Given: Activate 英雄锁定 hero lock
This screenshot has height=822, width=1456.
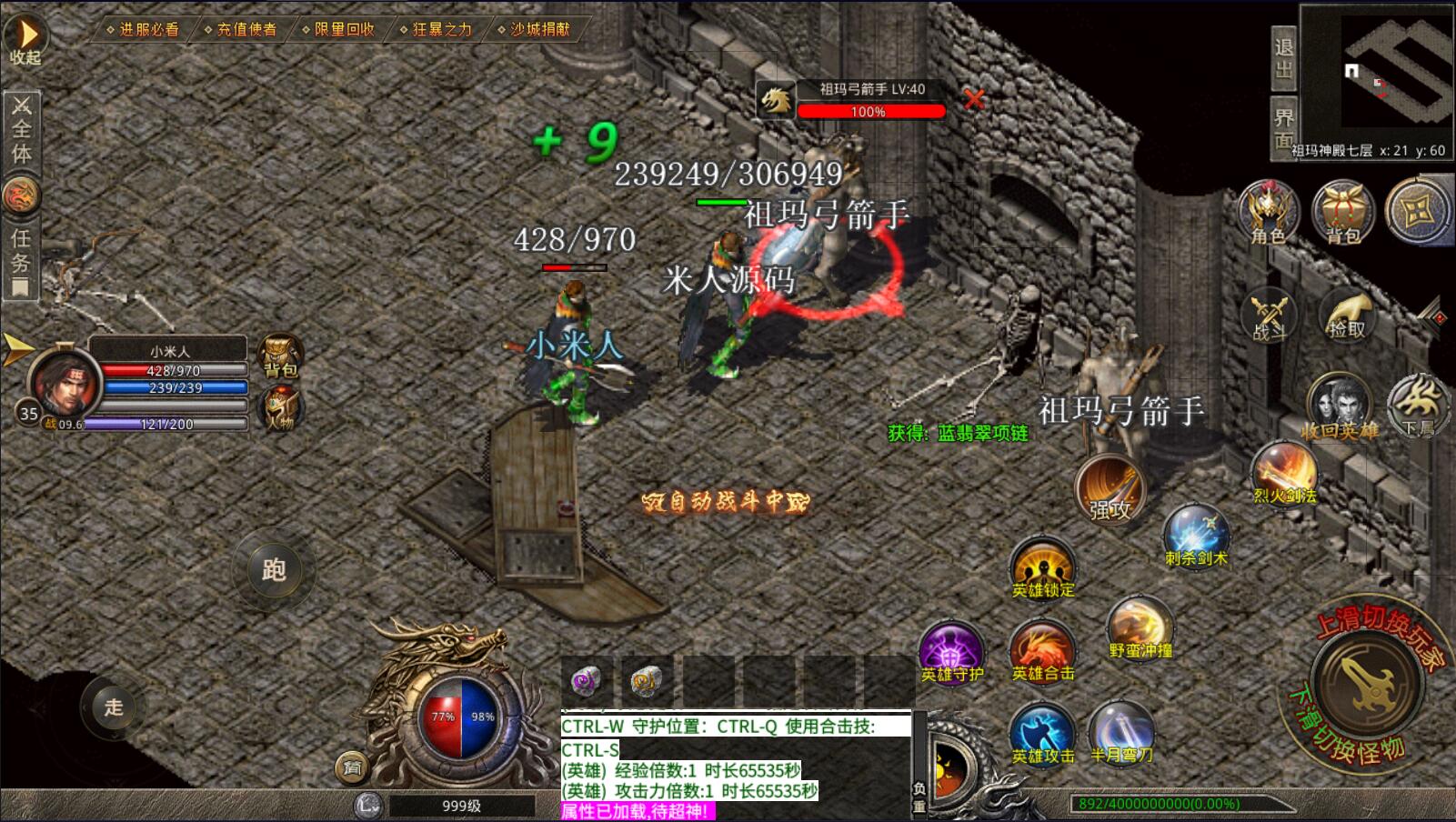Looking at the screenshot, I should click(1043, 566).
